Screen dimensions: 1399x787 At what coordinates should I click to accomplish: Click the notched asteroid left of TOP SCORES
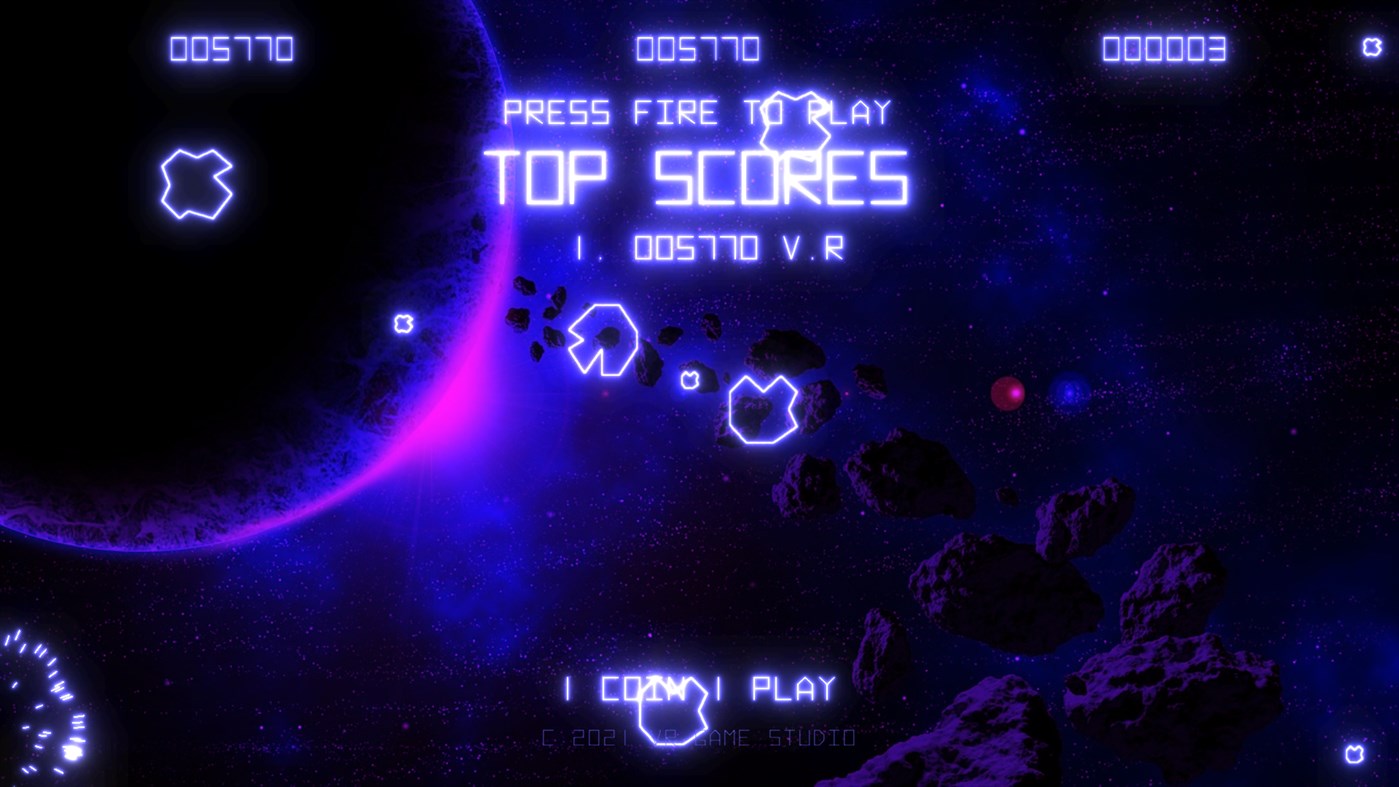(x=601, y=337)
